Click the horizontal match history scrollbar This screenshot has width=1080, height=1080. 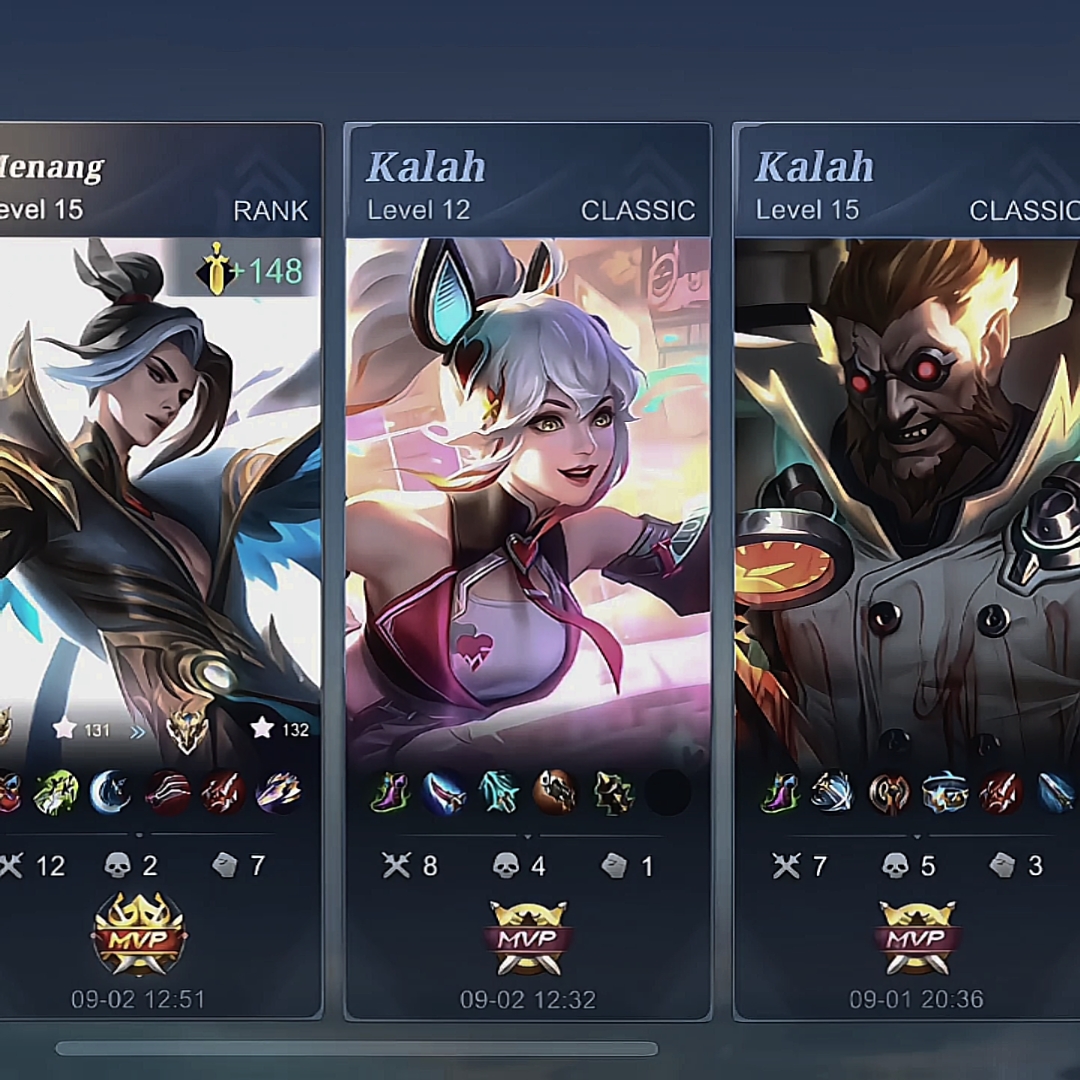[x=356, y=1049]
